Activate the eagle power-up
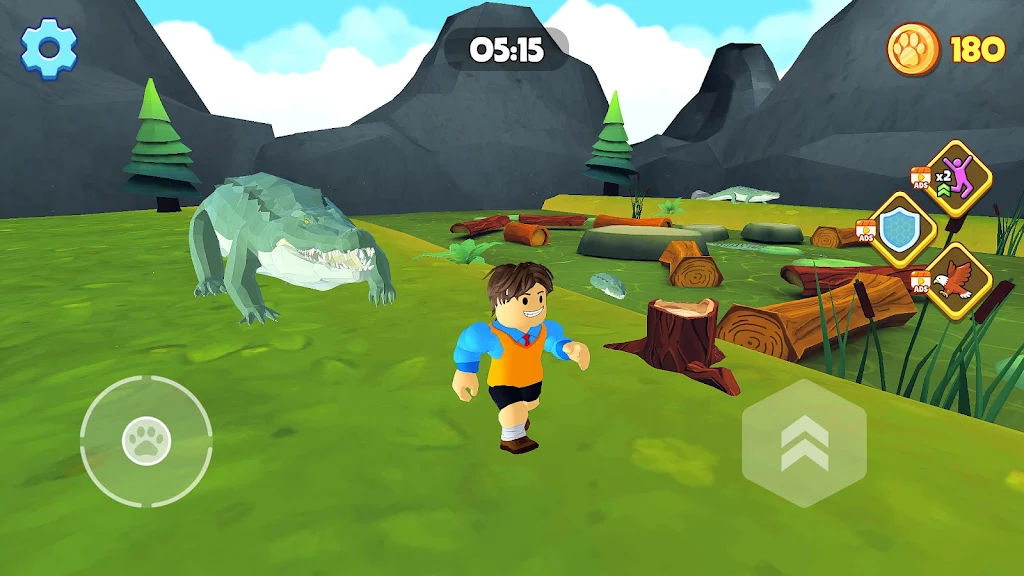 pos(957,281)
